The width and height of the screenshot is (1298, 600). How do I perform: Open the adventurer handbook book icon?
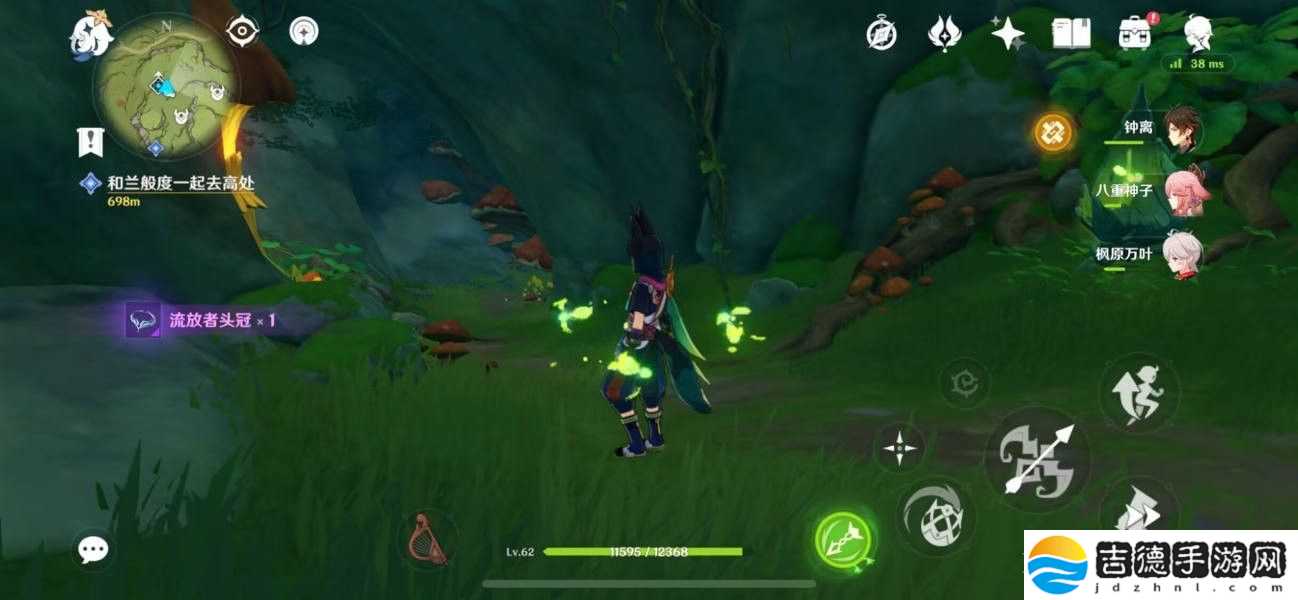1071,34
